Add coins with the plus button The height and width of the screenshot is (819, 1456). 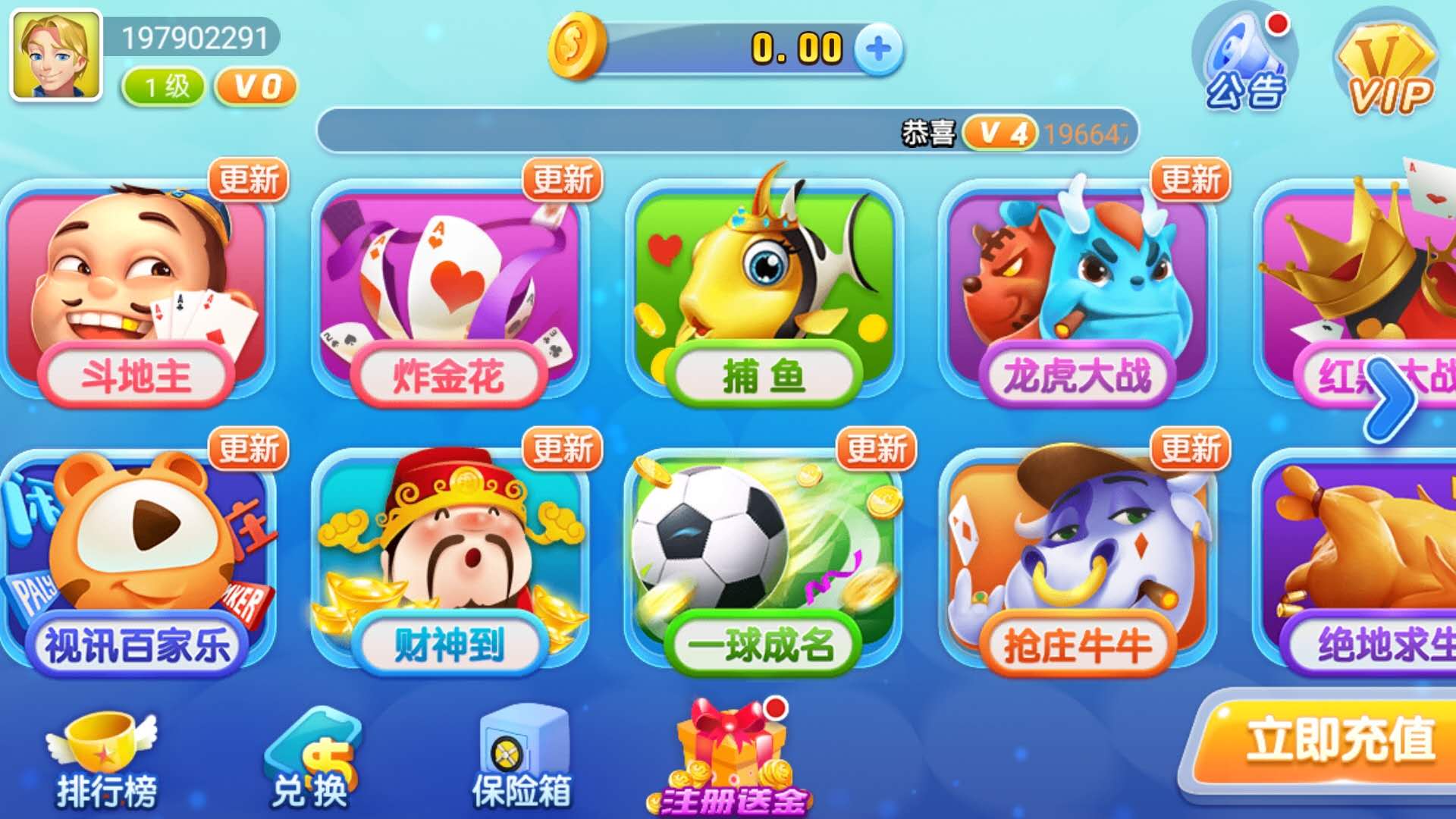tap(878, 49)
